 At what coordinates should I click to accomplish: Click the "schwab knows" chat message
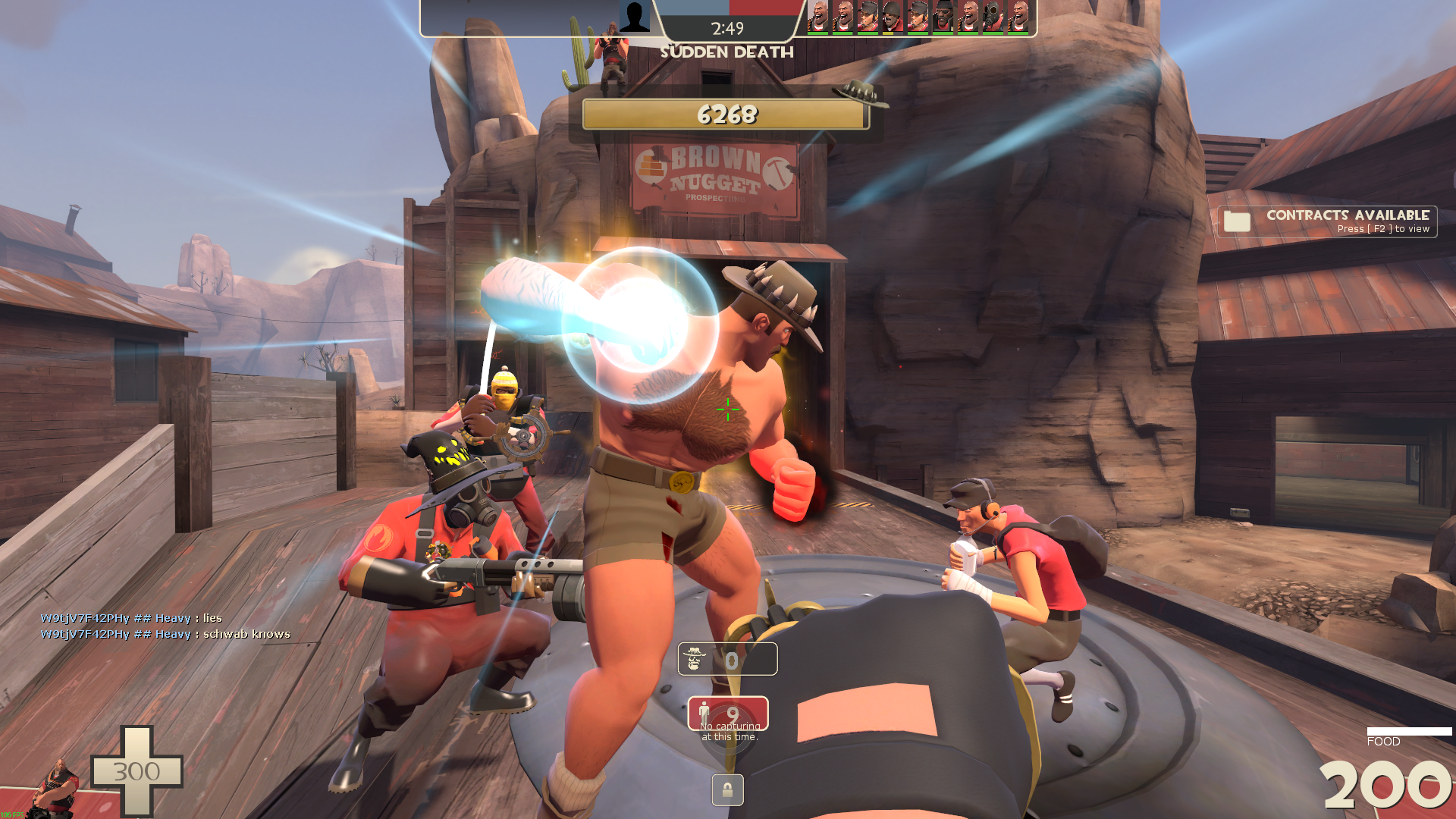pos(165,634)
